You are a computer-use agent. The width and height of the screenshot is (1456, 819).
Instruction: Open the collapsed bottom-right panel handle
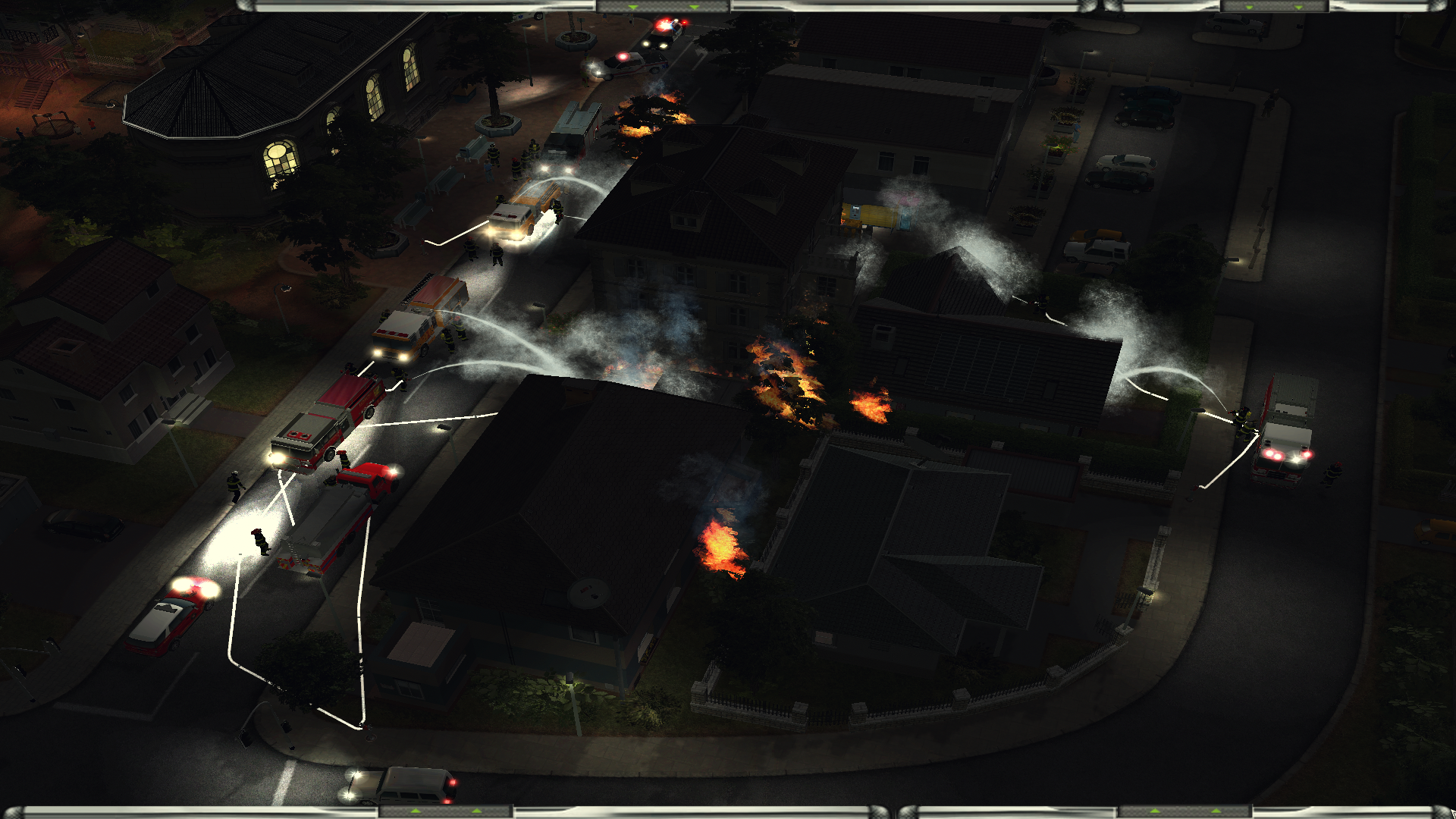tap(1185, 812)
